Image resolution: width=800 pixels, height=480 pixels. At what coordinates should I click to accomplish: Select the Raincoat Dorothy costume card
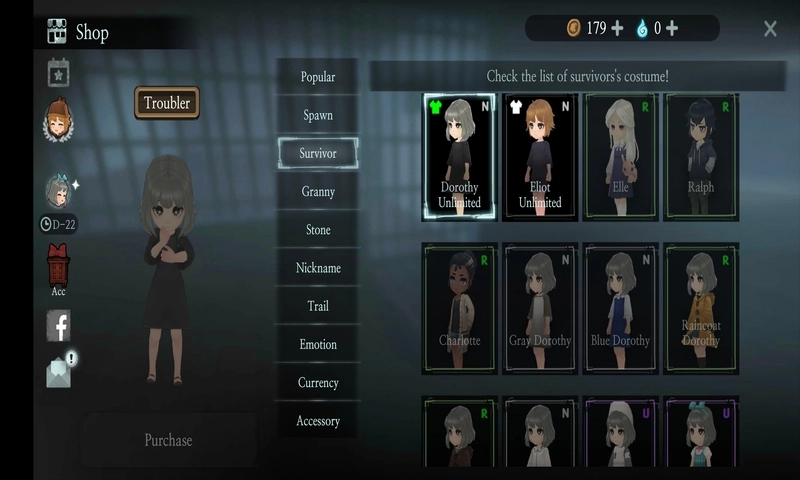tap(701, 309)
